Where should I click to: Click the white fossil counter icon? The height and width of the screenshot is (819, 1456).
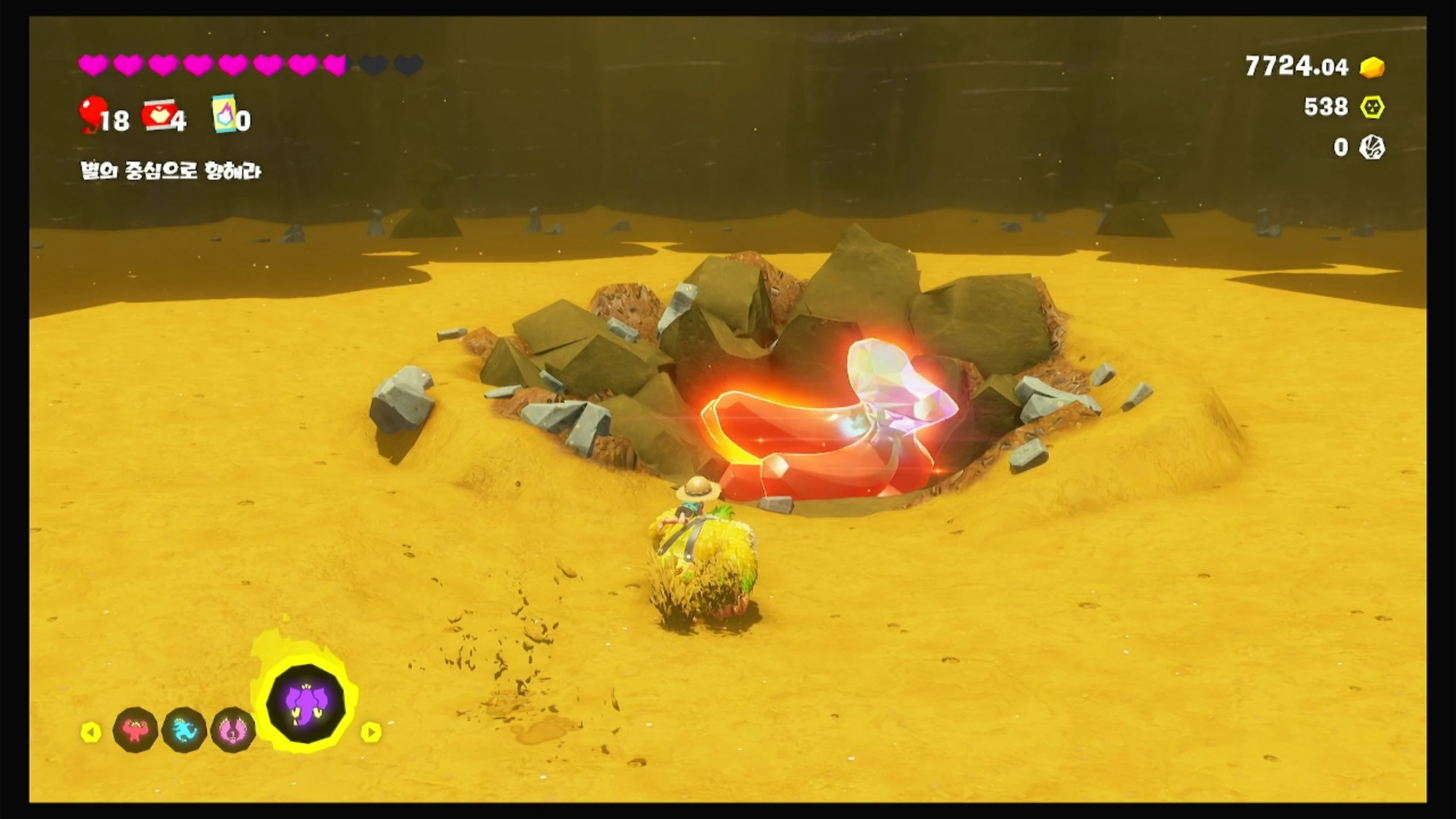(1372, 148)
